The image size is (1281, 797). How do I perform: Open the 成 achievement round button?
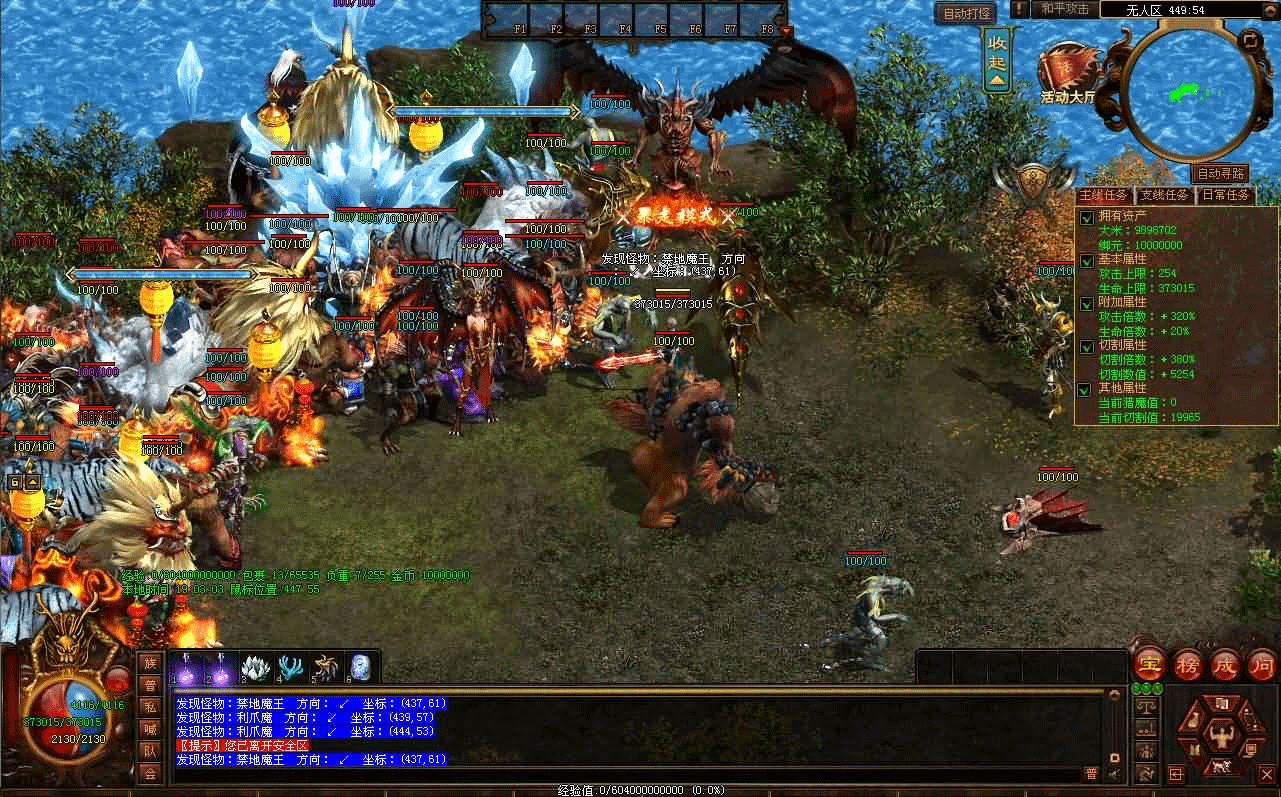(x=1224, y=666)
